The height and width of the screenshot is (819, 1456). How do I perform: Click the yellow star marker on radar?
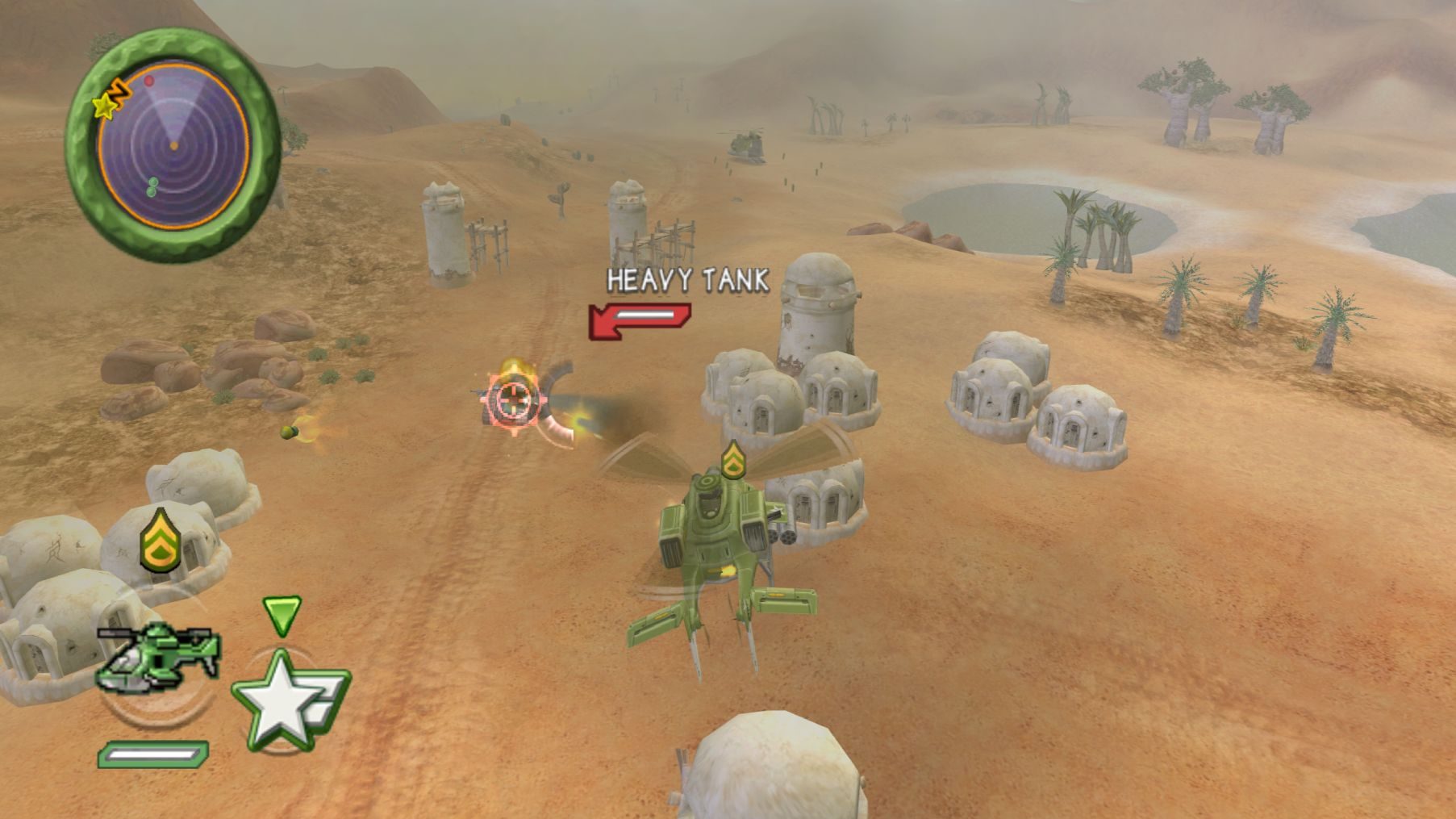(x=104, y=106)
